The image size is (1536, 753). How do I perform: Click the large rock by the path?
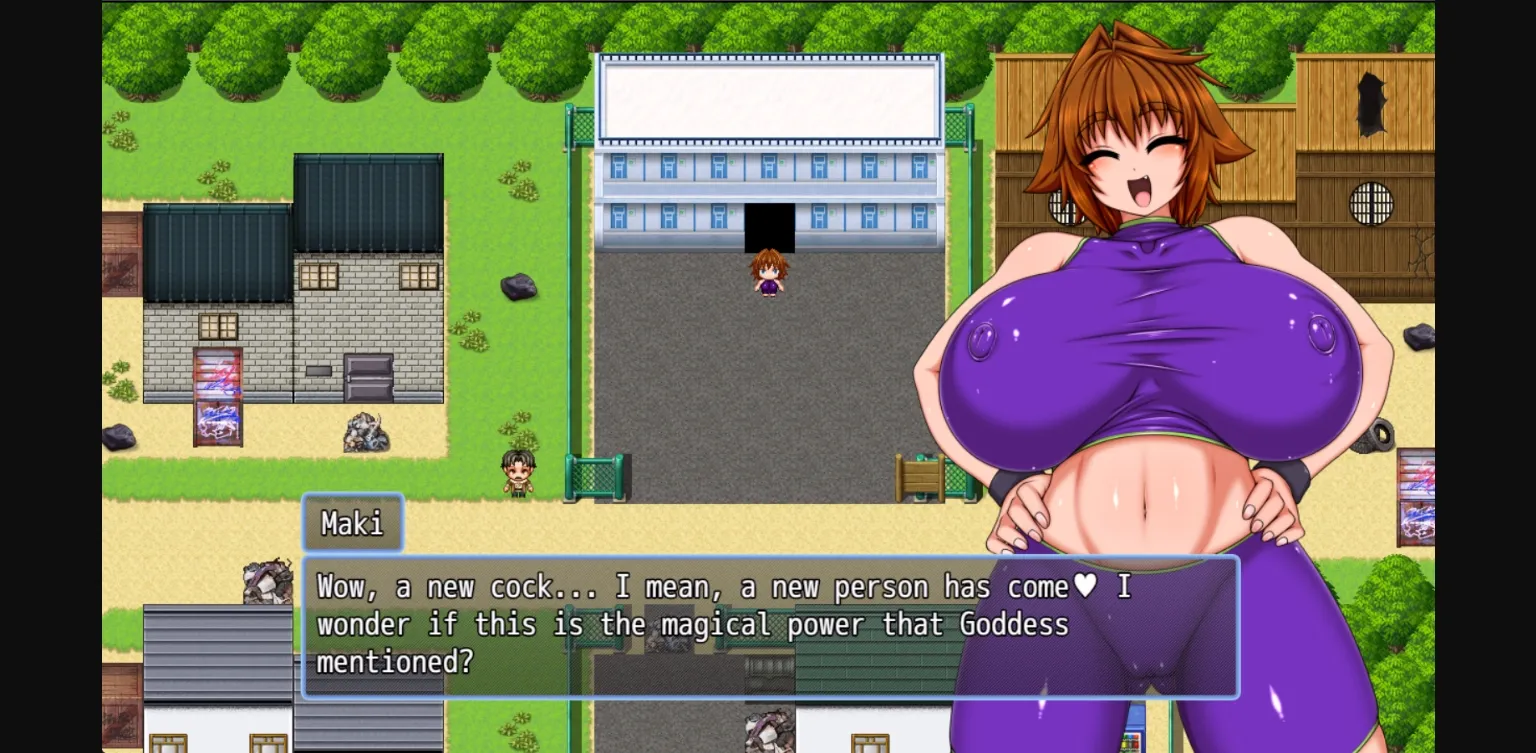(x=520, y=285)
